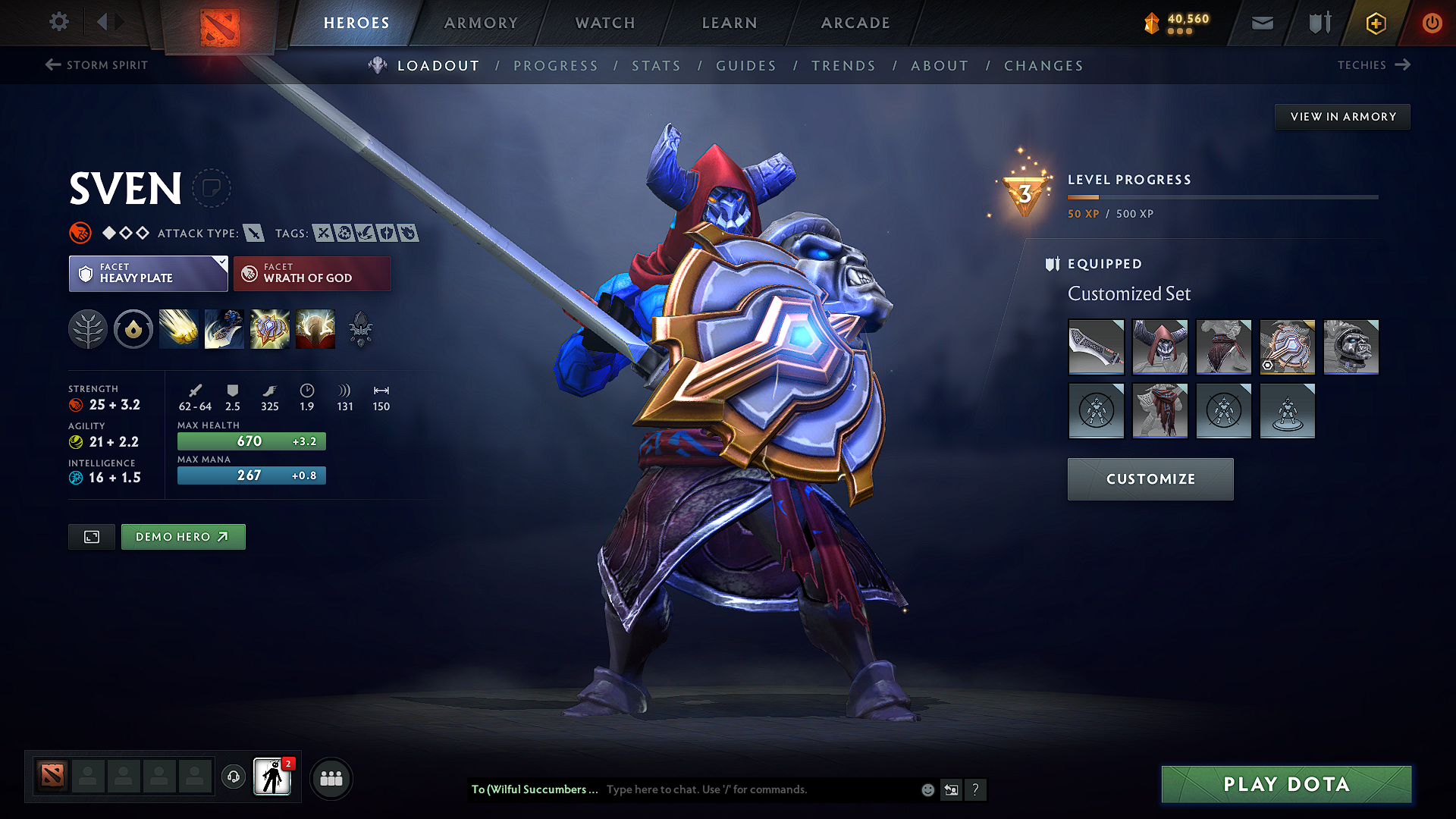Select Sven's Storm Hammer ability icon
Image resolution: width=1456 pixels, height=819 pixels.
click(178, 328)
